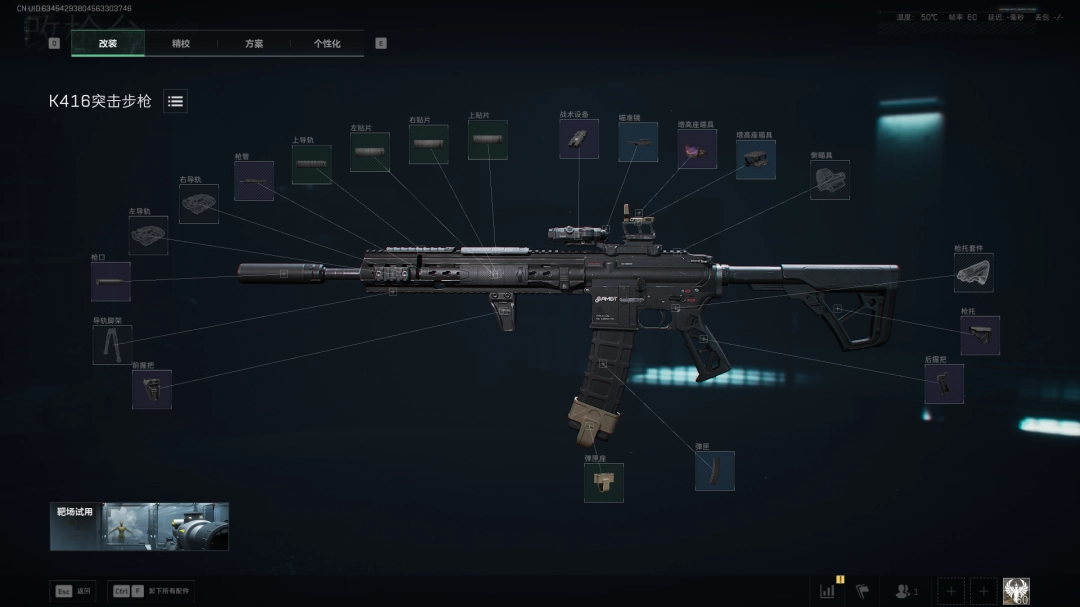Switch to the 精校 tab
This screenshot has height=607, width=1080.
[x=181, y=44]
